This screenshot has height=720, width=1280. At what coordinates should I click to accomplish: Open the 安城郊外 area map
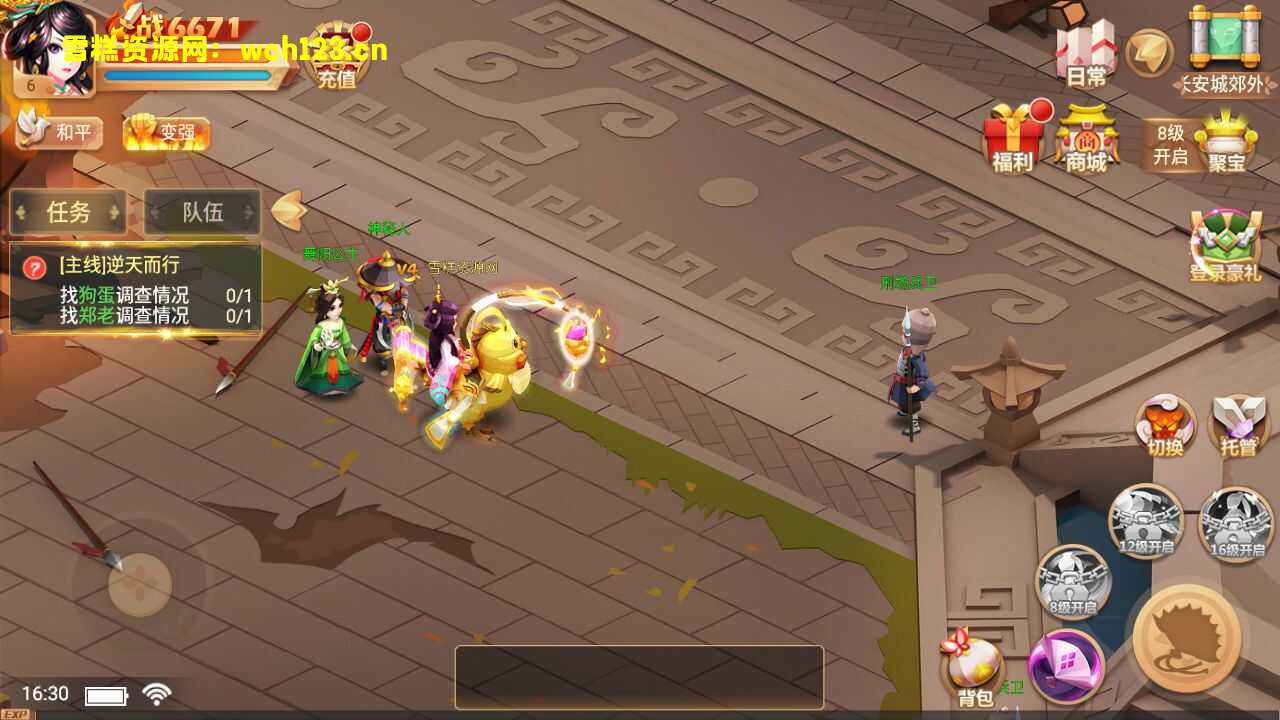tap(1224, 52)
